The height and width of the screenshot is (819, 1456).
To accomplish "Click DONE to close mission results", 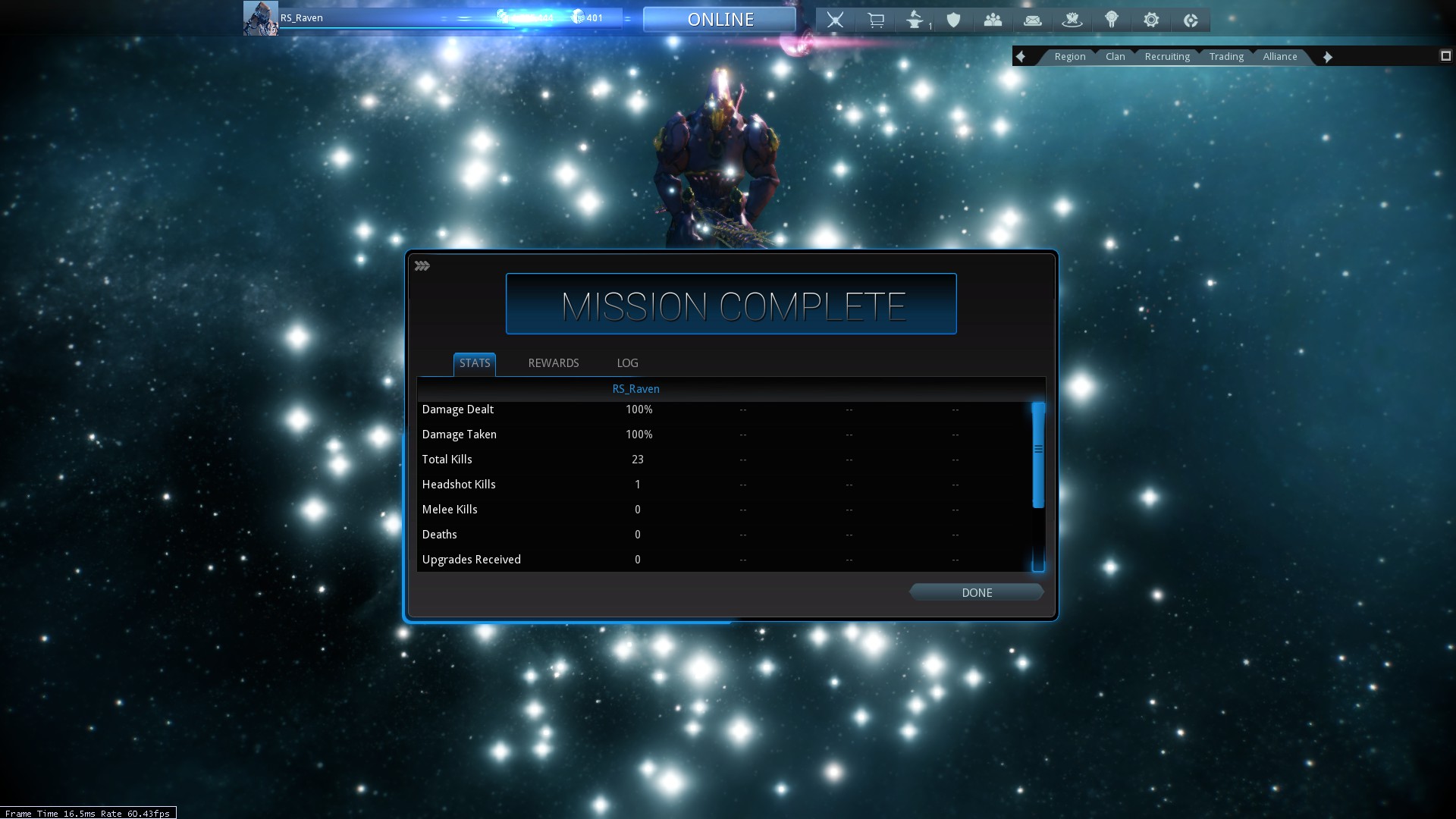I will pyautogui.click(x=976, y=592).
